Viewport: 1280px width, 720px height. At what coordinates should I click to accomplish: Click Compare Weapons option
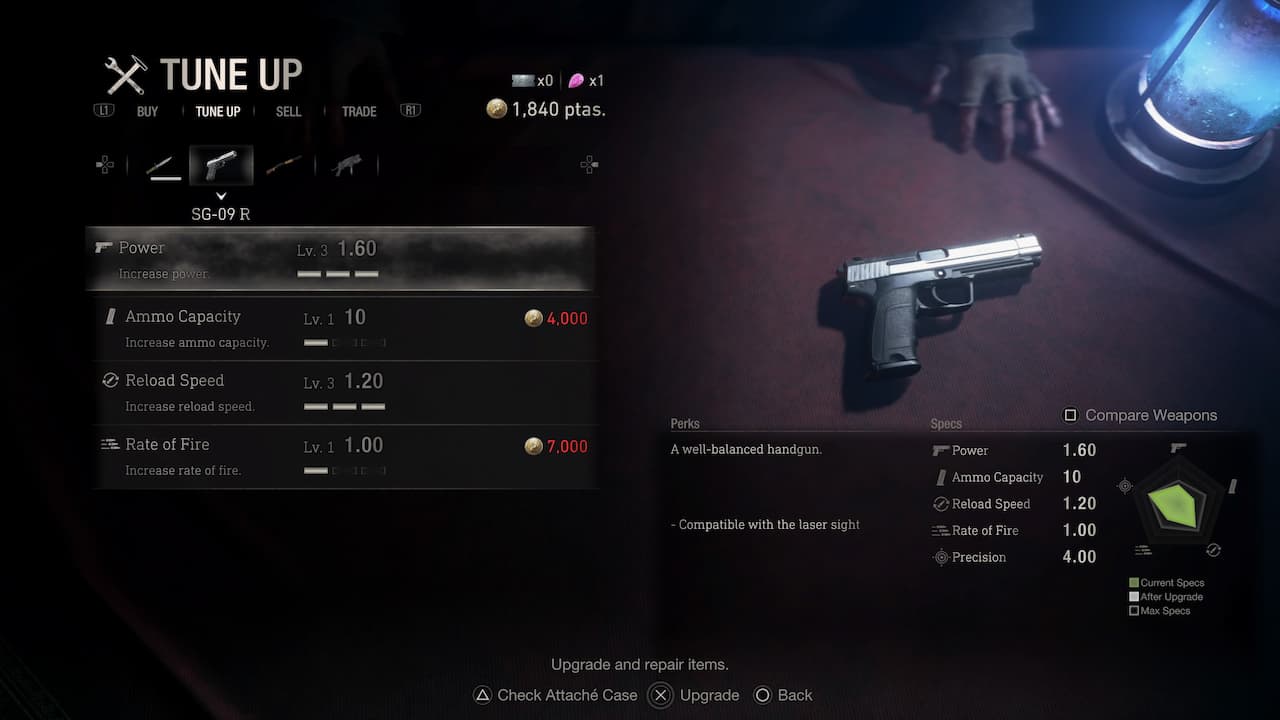[1140, 415]
